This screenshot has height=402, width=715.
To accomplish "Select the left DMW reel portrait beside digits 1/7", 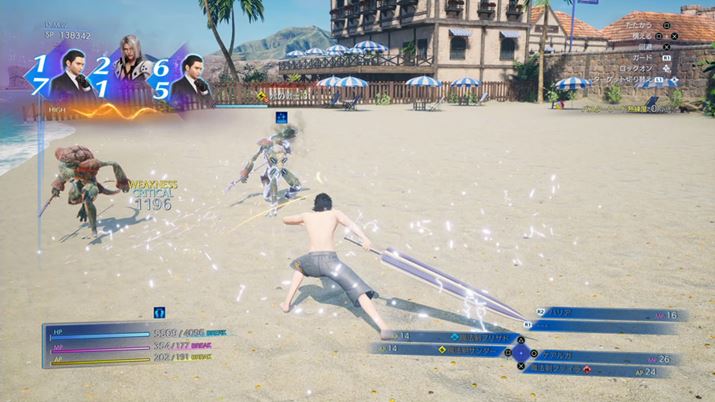I will pyautogui.click(x=71, y=82).
